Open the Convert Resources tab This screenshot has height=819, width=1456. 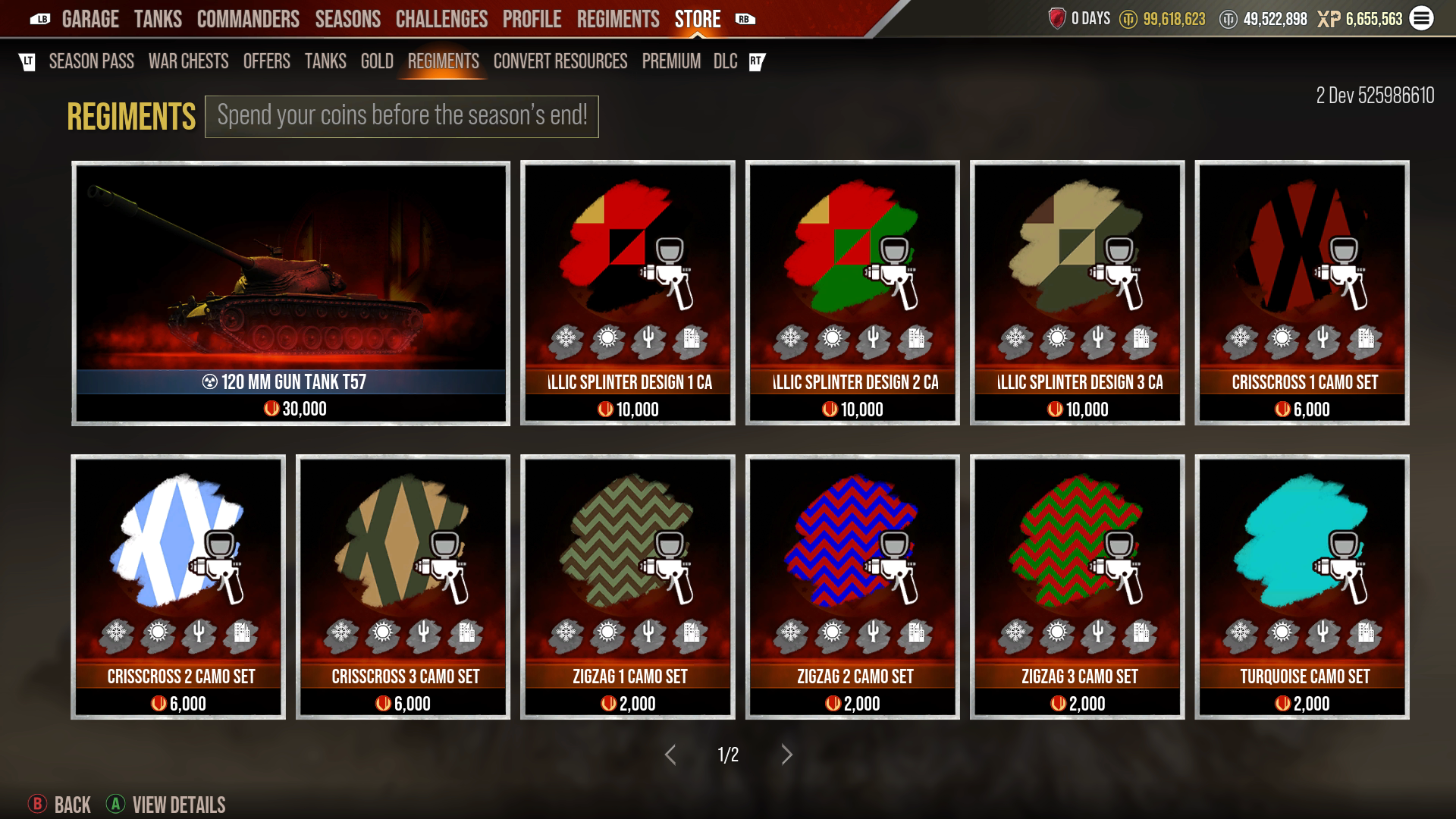pyautogui.click(x=560, y=61)
